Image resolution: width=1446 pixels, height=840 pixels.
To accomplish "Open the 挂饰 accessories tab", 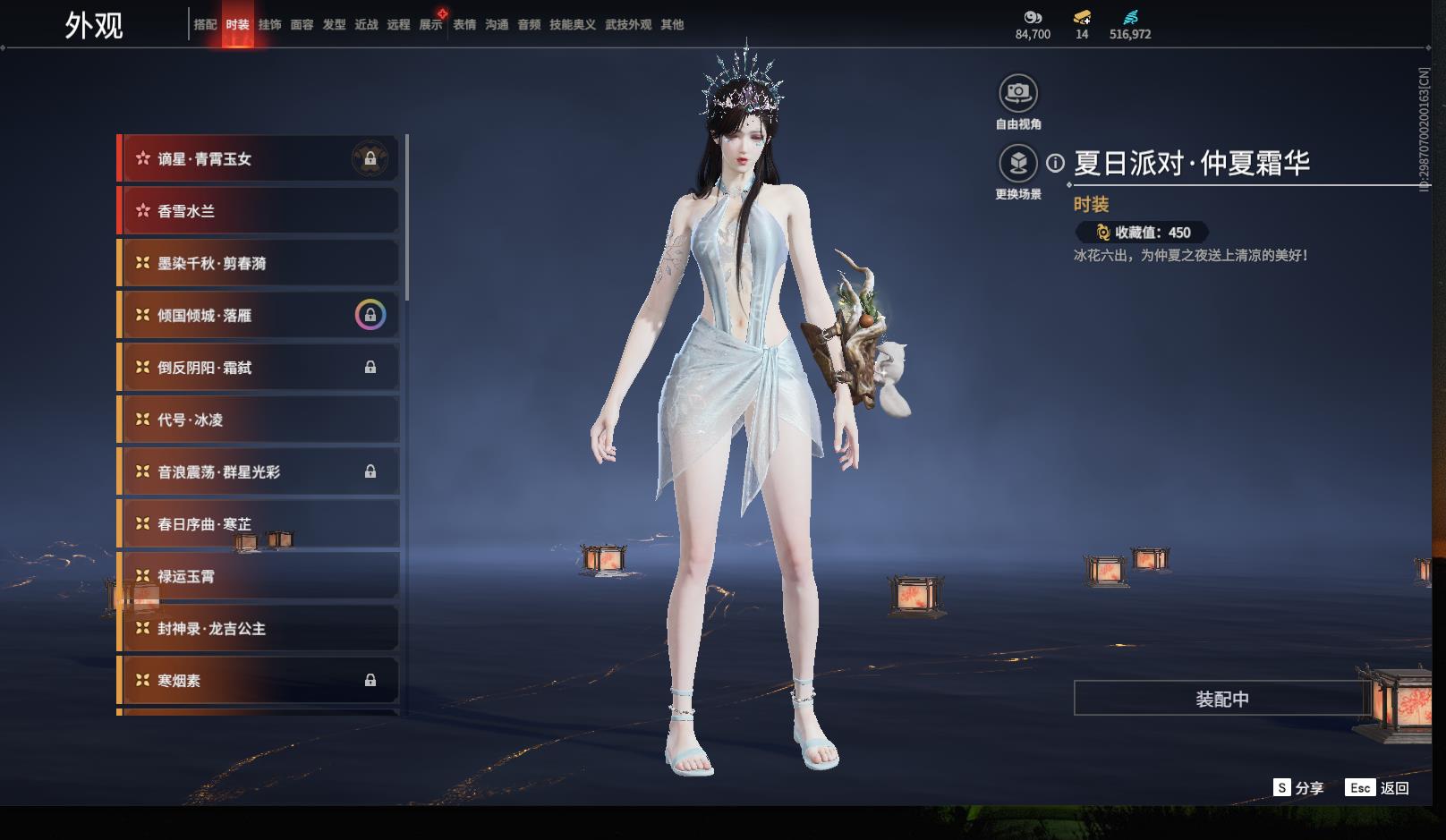I will 269,25.
